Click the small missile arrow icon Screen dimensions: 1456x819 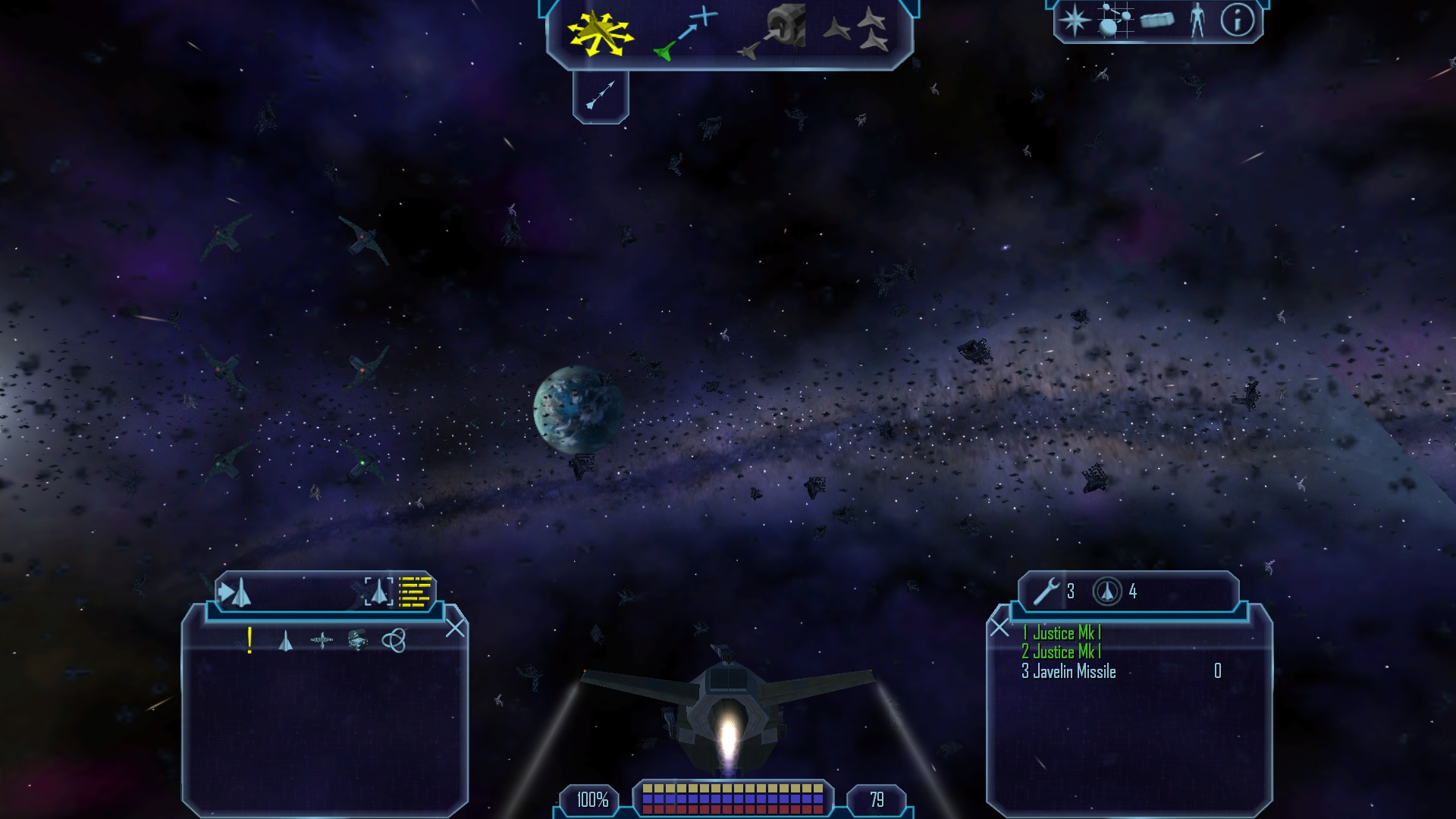pos(600,96)
